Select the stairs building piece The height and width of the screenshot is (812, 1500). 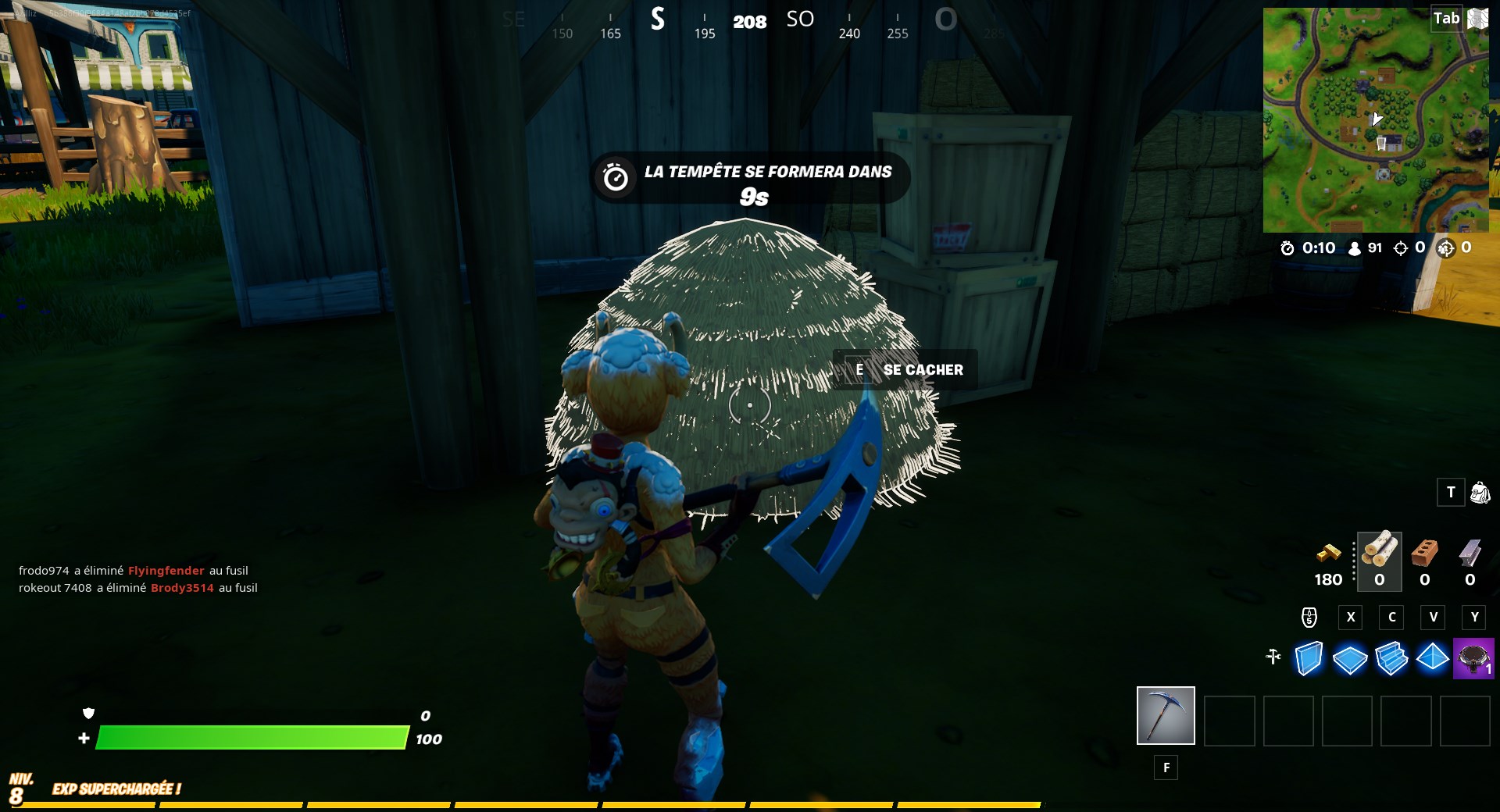pyautogui.click(x=1391, y=660)
